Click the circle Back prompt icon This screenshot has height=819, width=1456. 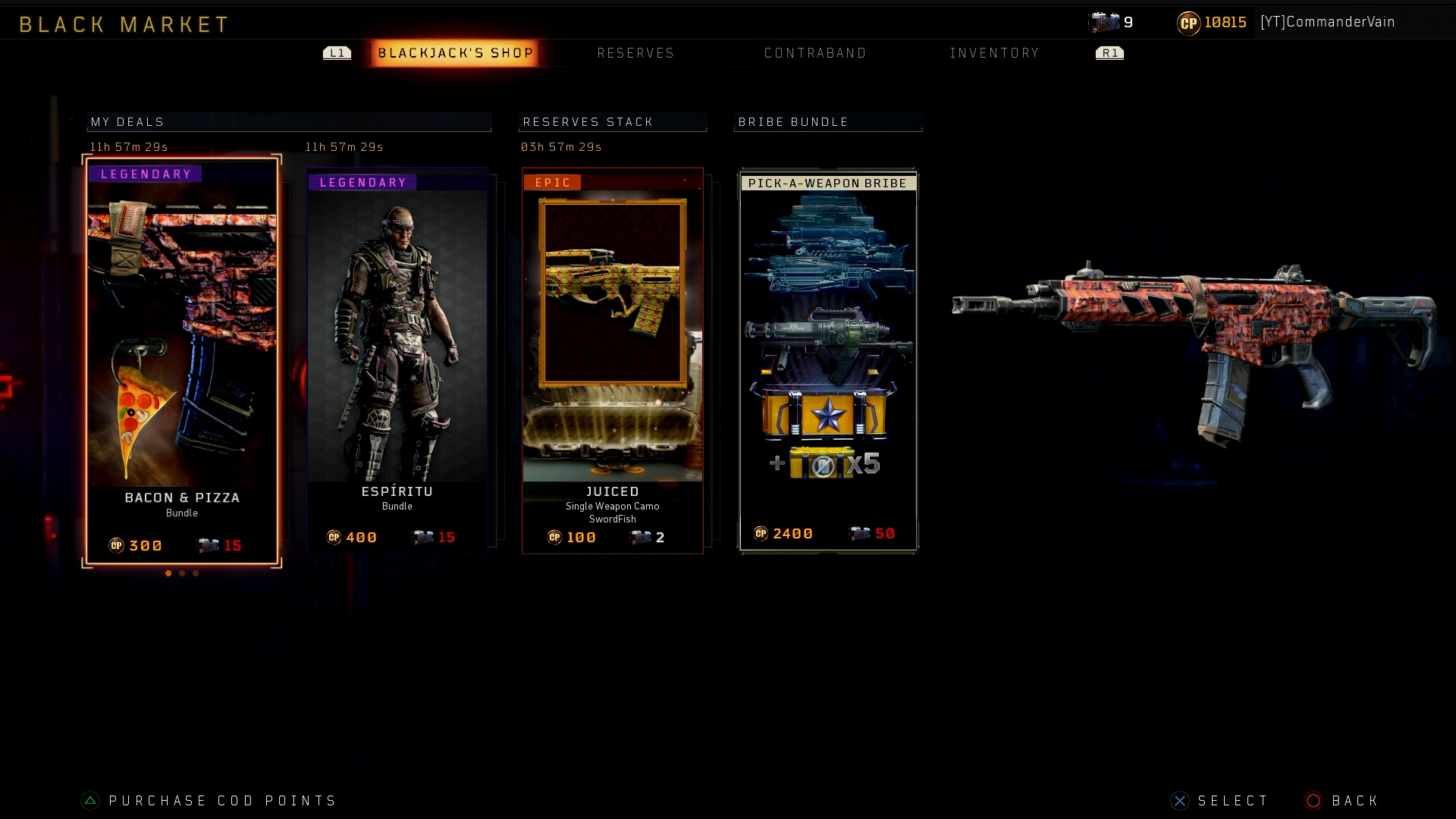click(x=1311, y=800)
